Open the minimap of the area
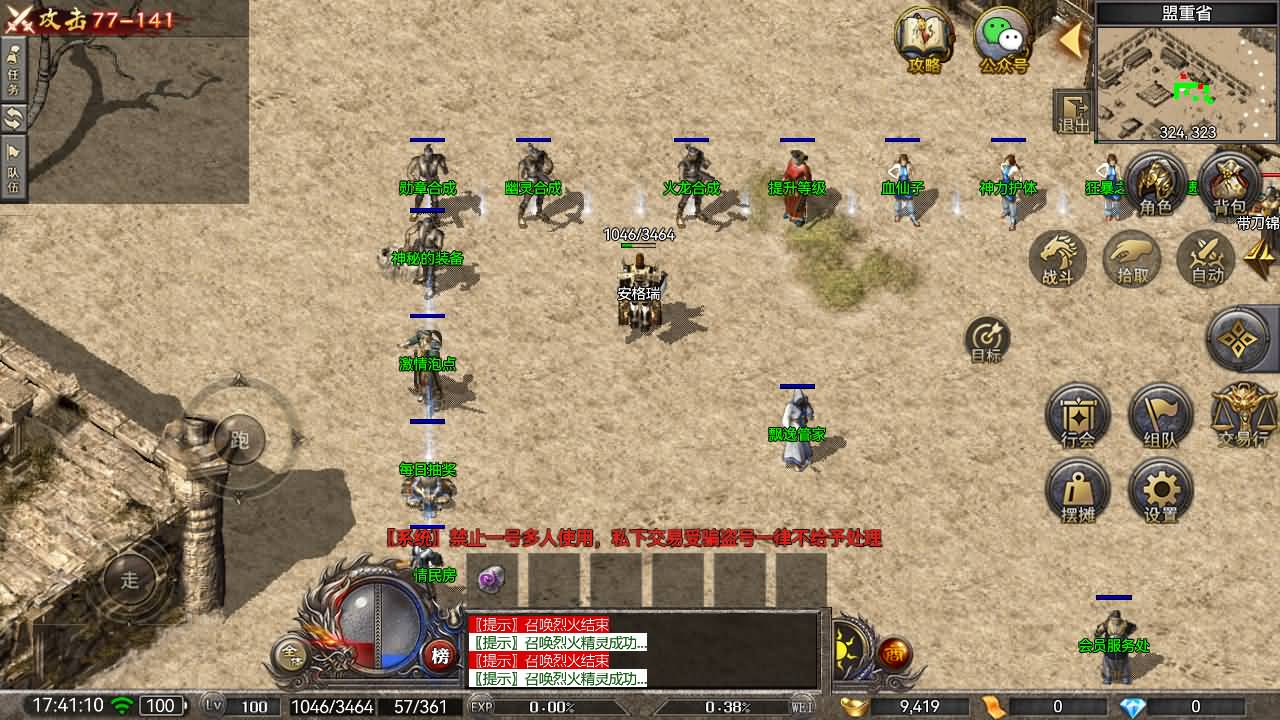Image resolution: width=1280 pixels, height=720 pixels. coord(1187,82)
